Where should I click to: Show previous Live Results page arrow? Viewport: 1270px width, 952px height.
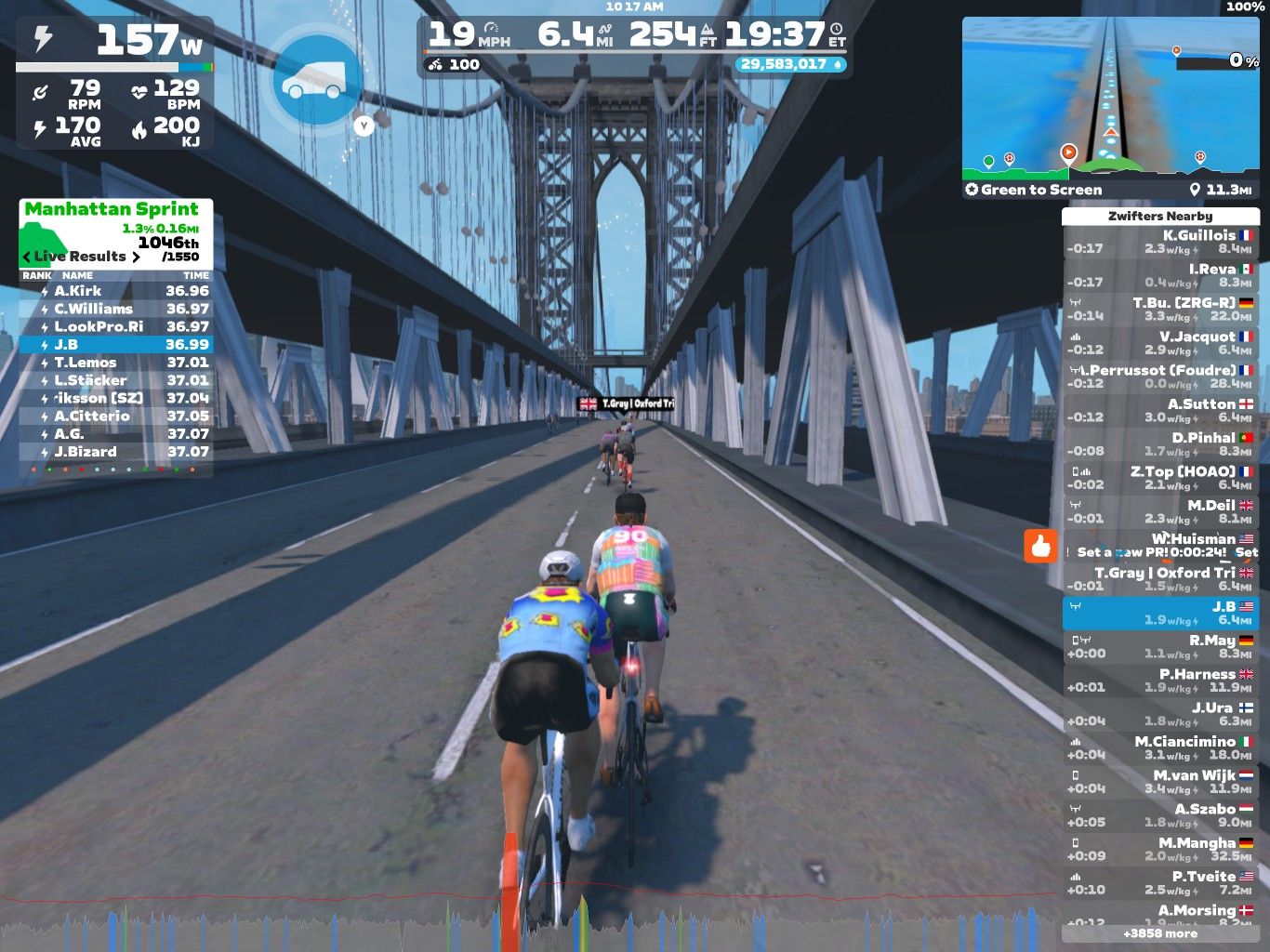(x=26, y=257)
